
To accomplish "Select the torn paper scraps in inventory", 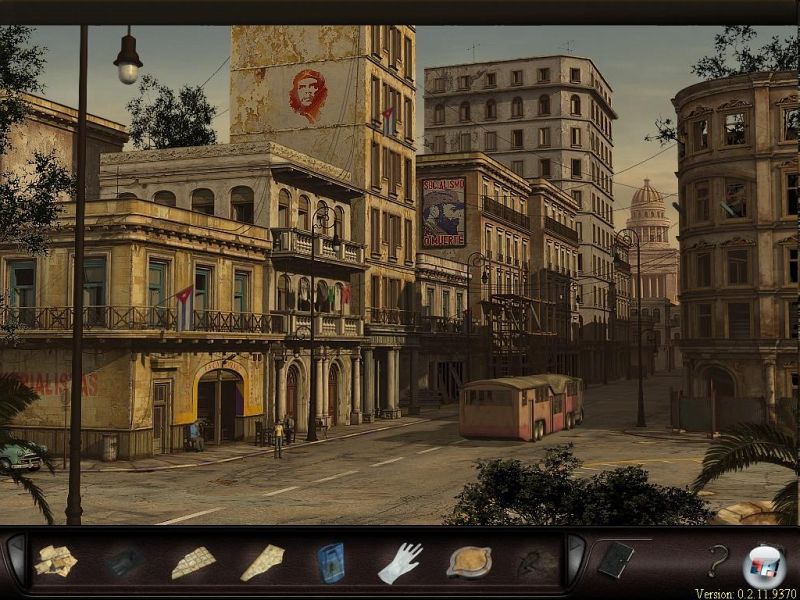I will pyautogui.click(x=56, y=561).
